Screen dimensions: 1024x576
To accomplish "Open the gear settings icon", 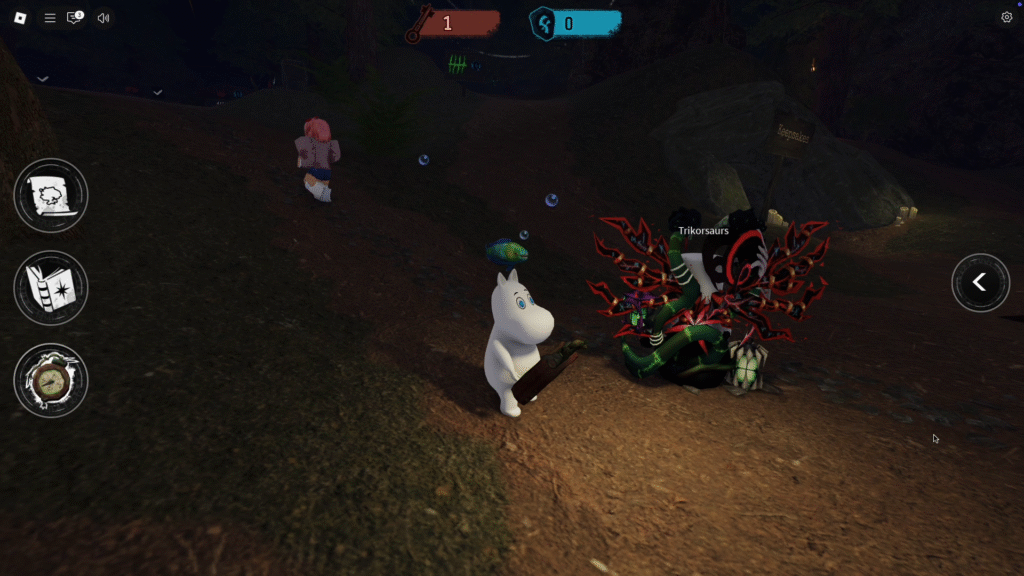I will [1006, 17].
